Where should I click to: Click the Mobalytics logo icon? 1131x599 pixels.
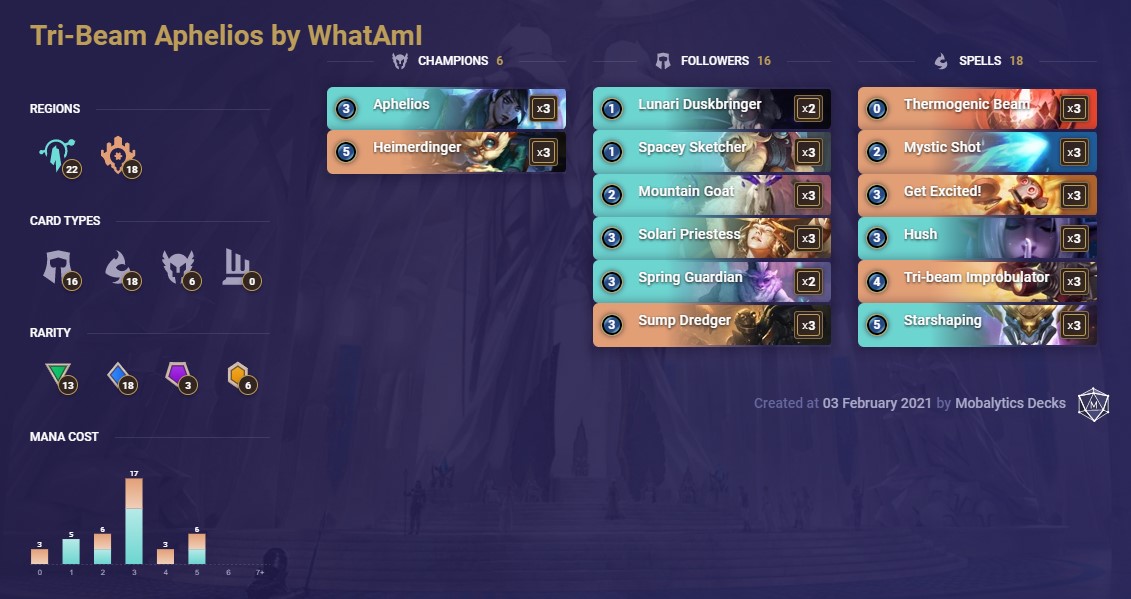[1093, 403]
